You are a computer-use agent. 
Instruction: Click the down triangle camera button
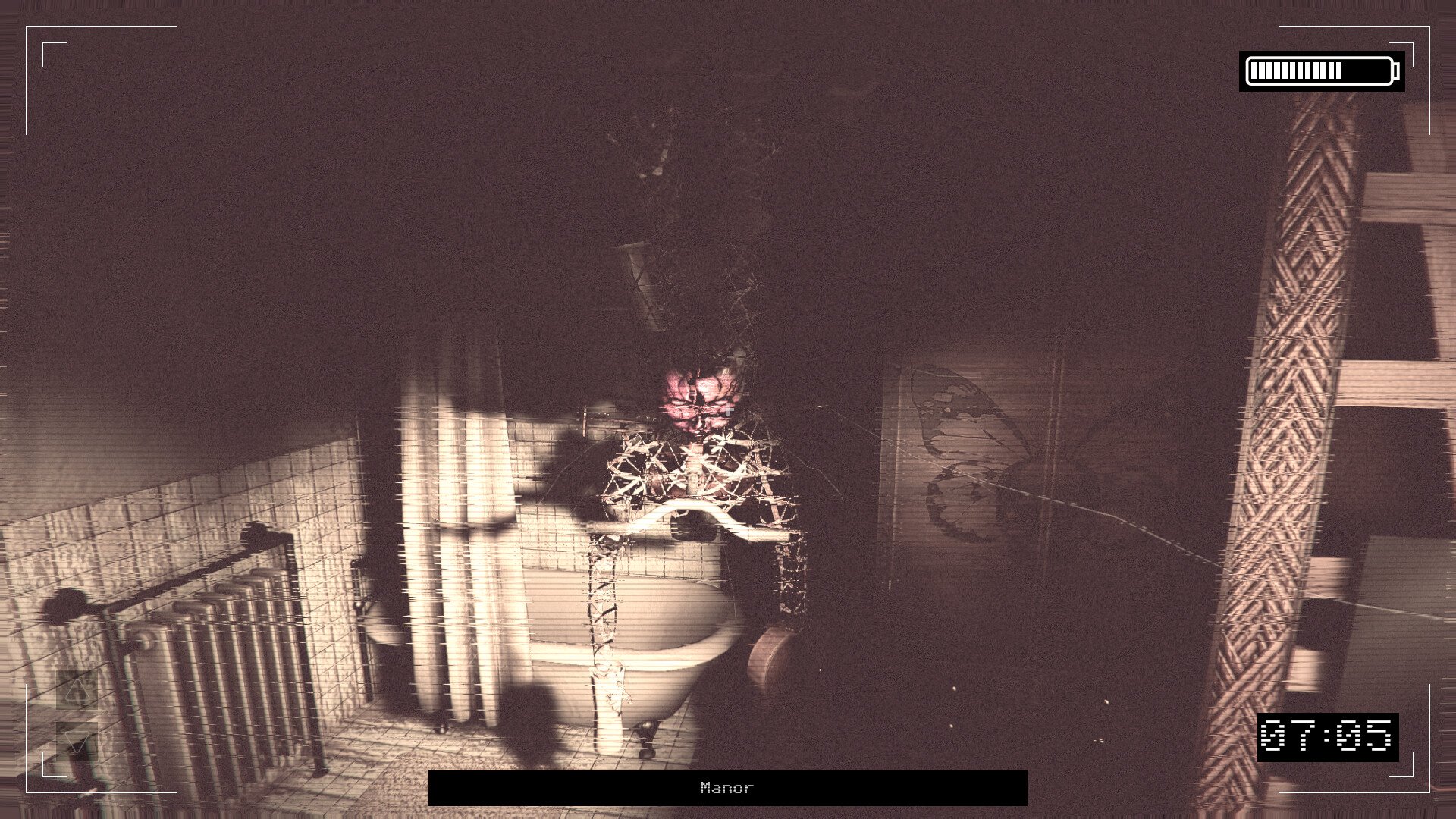pyautogui.click(x=77, y=741)
